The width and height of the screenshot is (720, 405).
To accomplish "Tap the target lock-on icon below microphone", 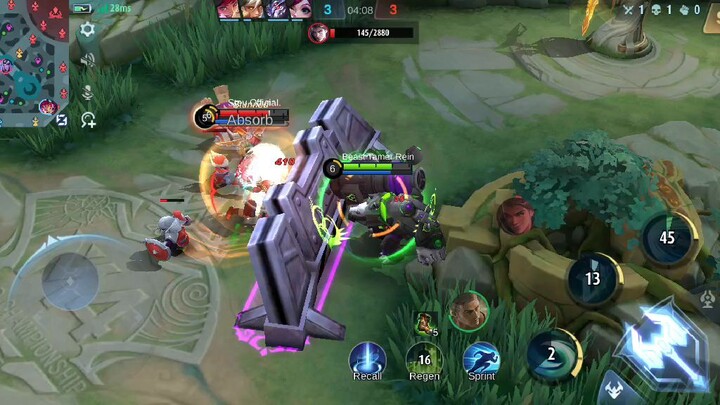I will (x=88, y=120).
